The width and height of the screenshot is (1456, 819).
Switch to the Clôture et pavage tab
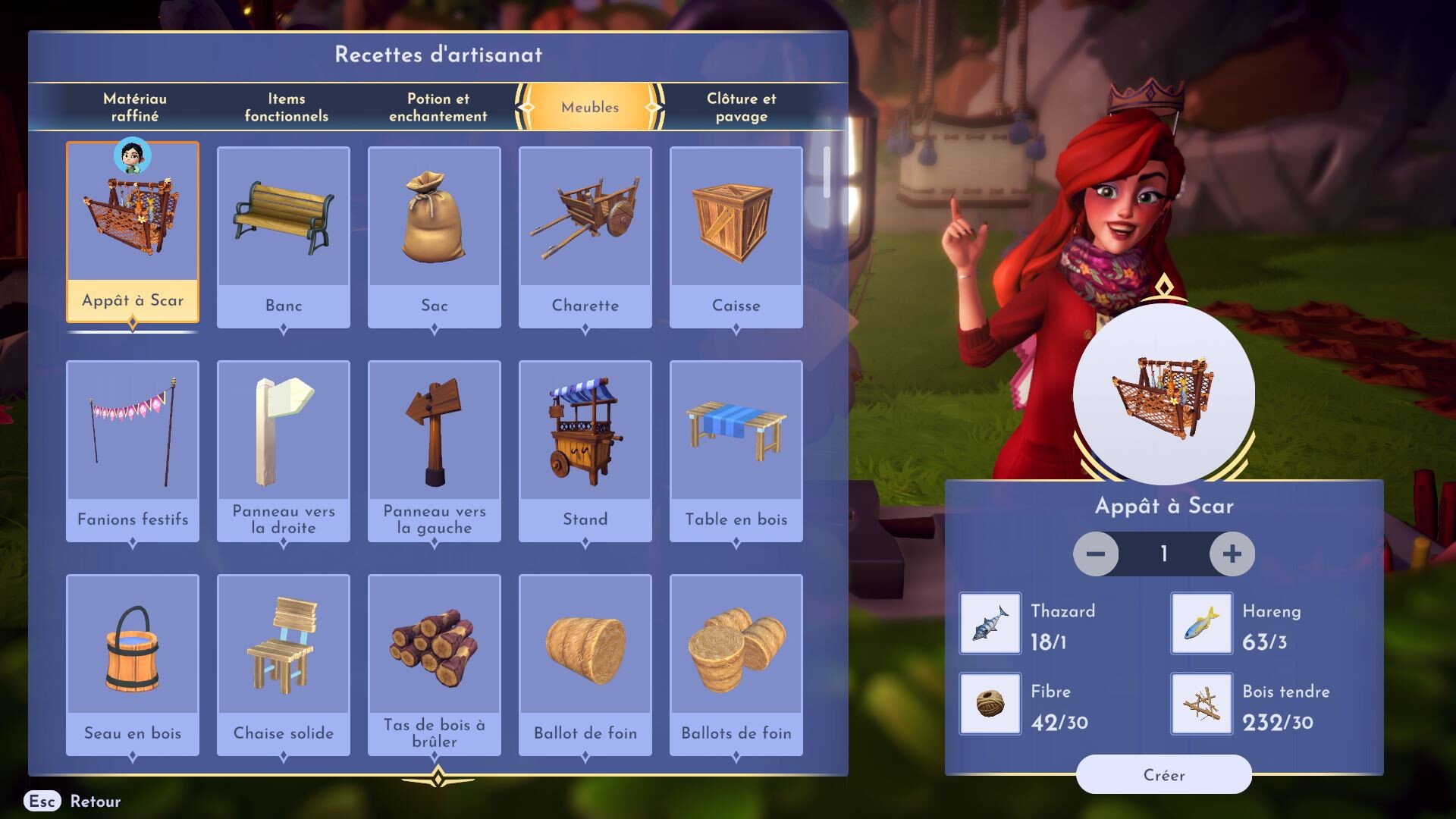(741, 107)
